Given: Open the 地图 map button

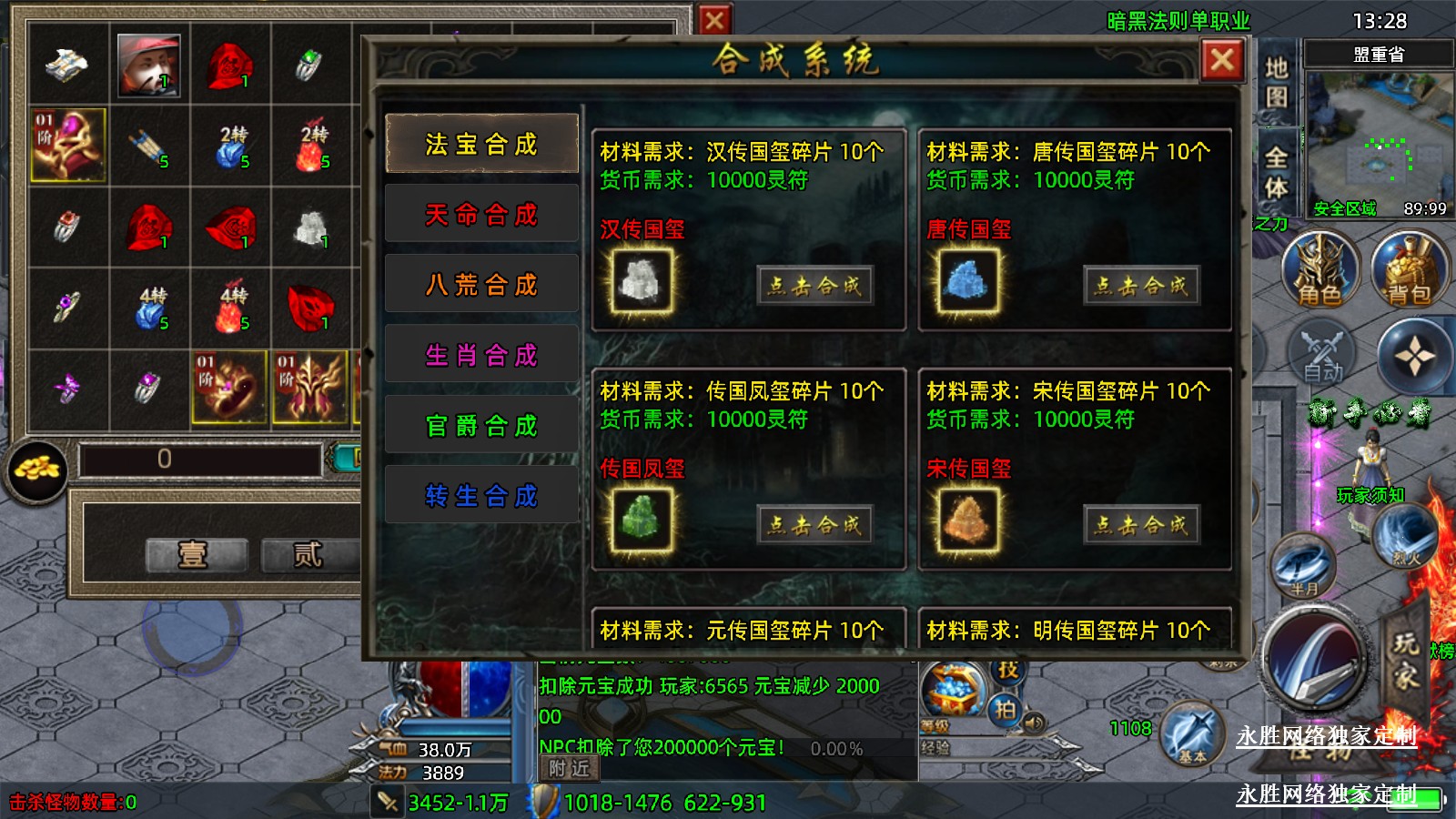Looking at the screenshot, I should point(1276,82).
